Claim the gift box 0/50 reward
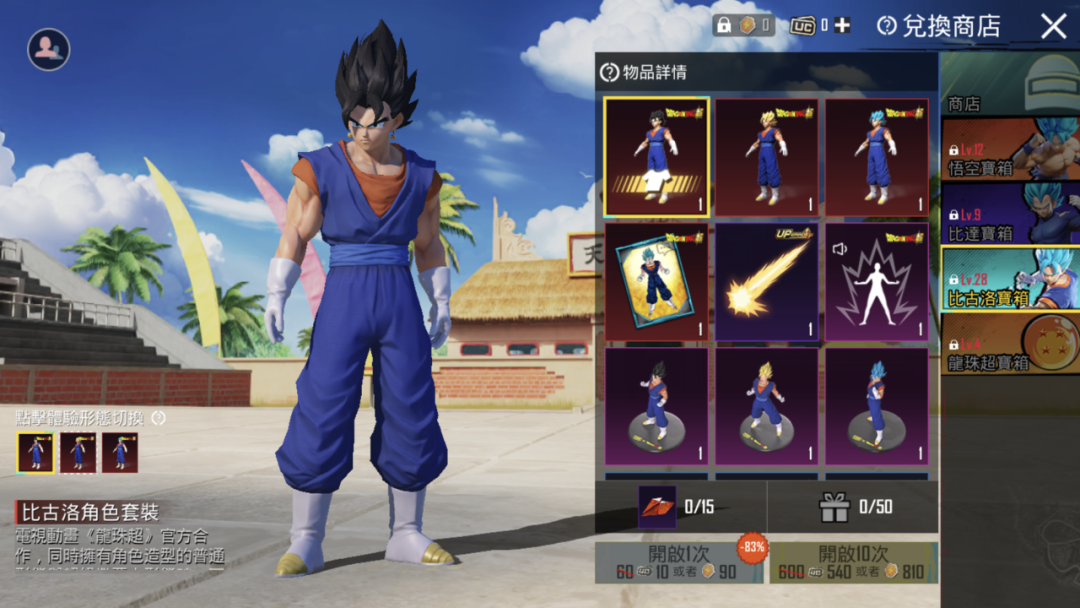The width and height of the screenshot is (1080, 608). [834, 507]
